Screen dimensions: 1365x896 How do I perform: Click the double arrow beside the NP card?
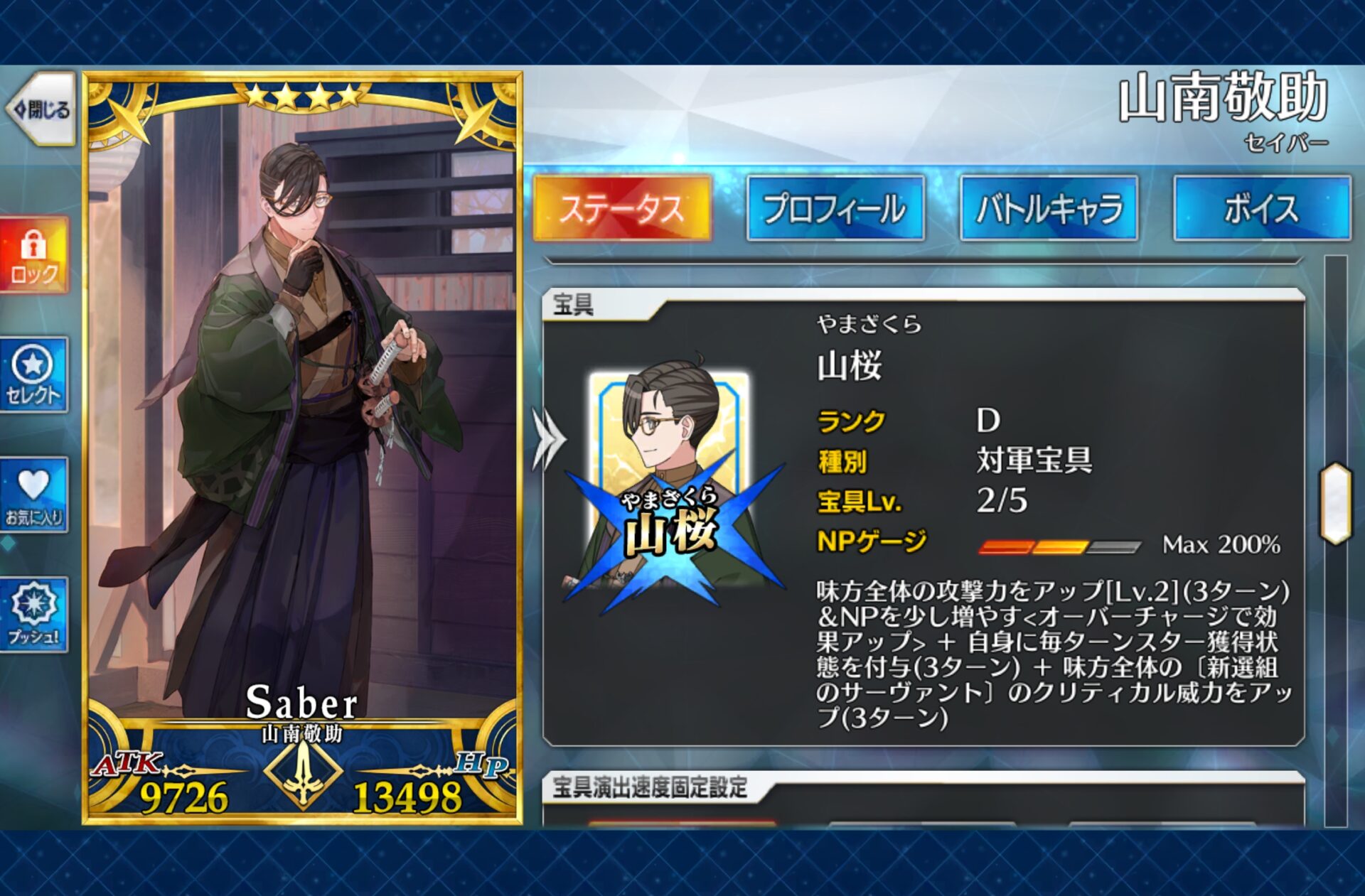click(549, 439)
